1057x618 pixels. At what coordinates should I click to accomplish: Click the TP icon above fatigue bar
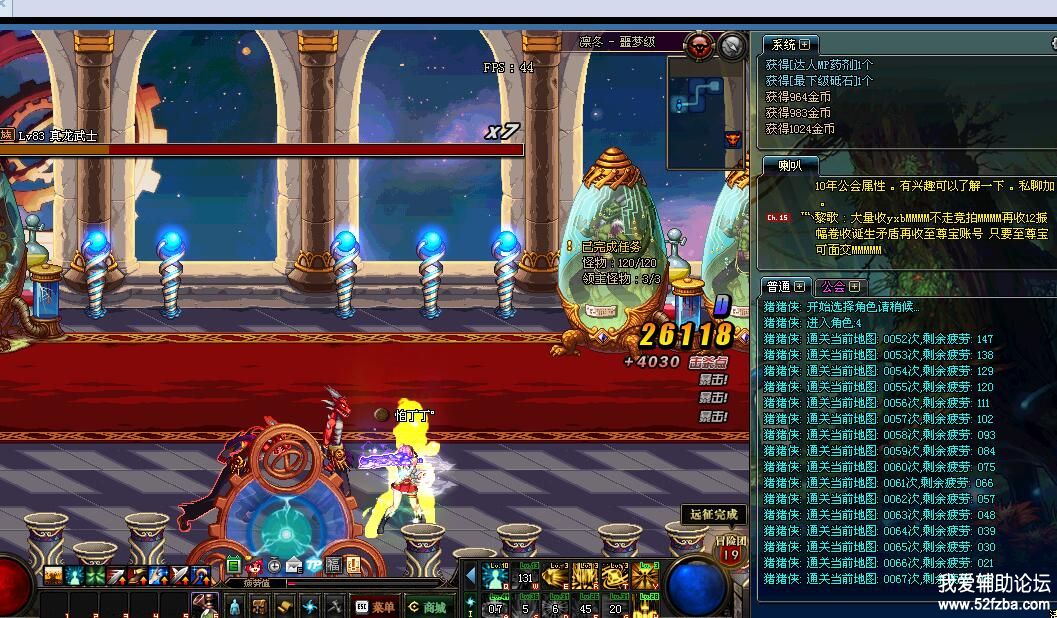[313, 565]
